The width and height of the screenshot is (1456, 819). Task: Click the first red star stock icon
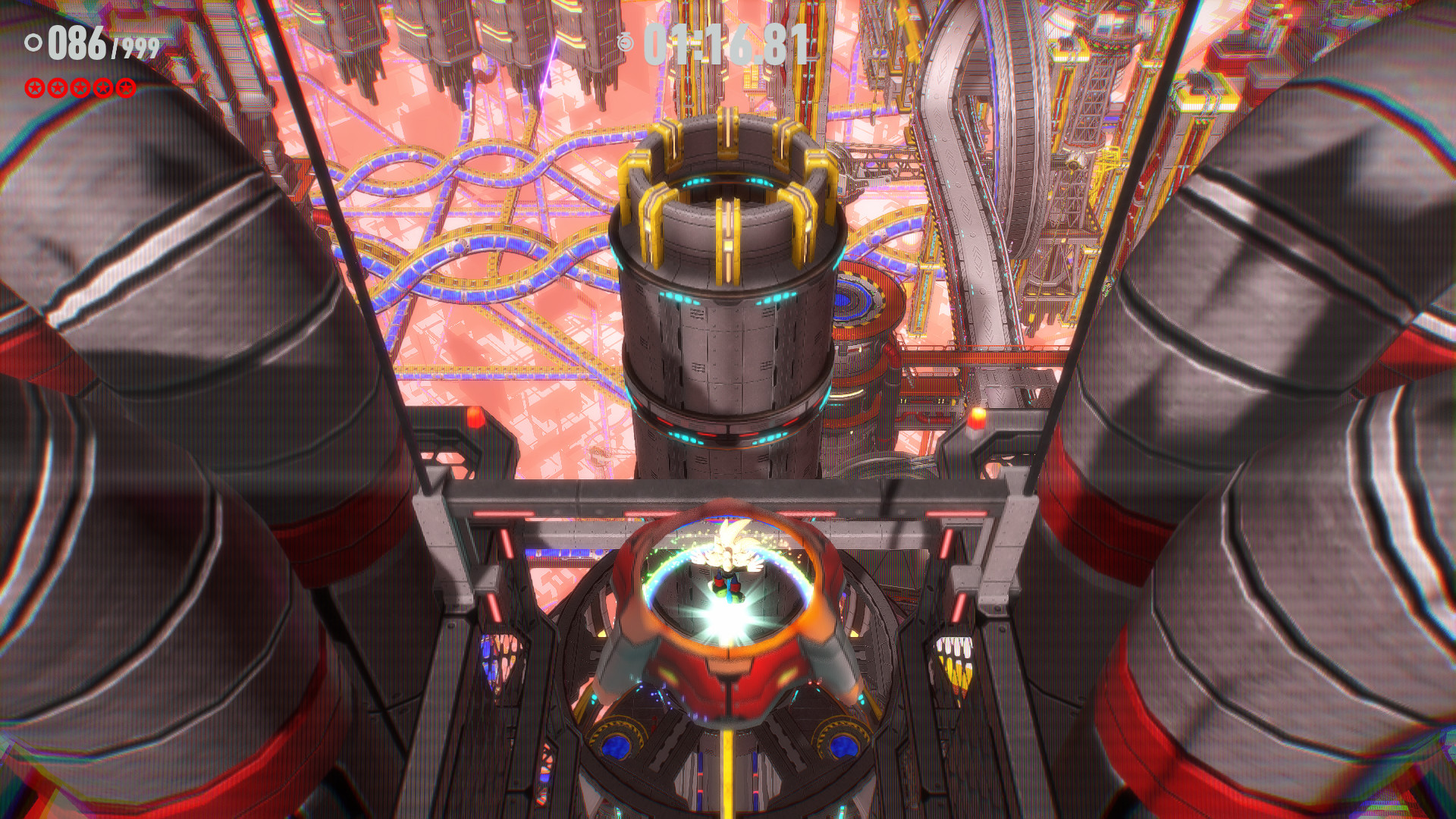35,87
